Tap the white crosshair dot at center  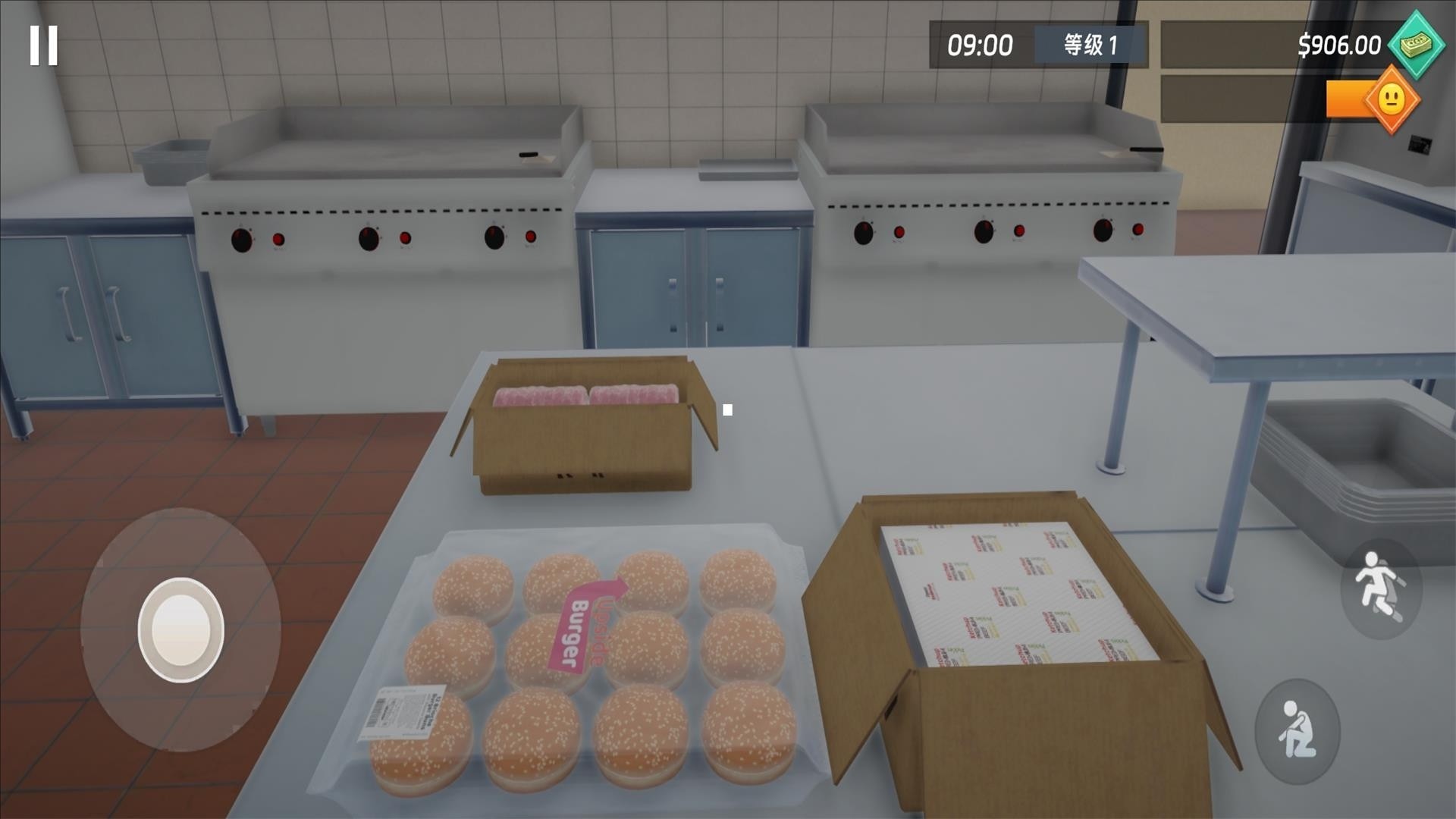coord(729,409)
